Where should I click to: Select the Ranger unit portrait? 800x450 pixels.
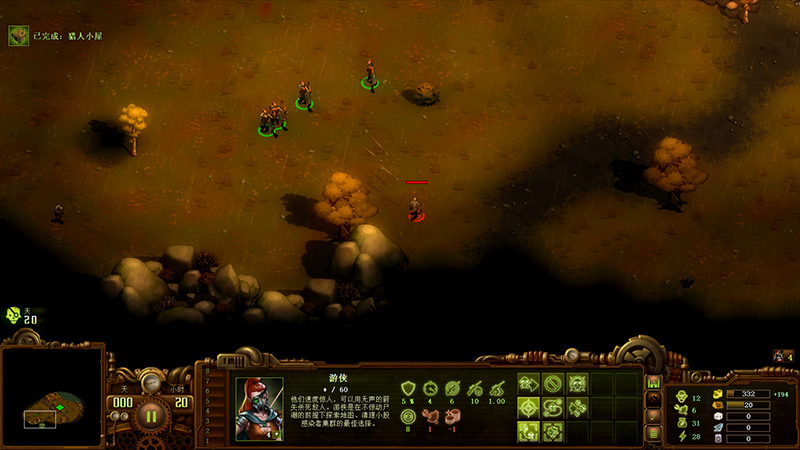(x=259, y=408)
